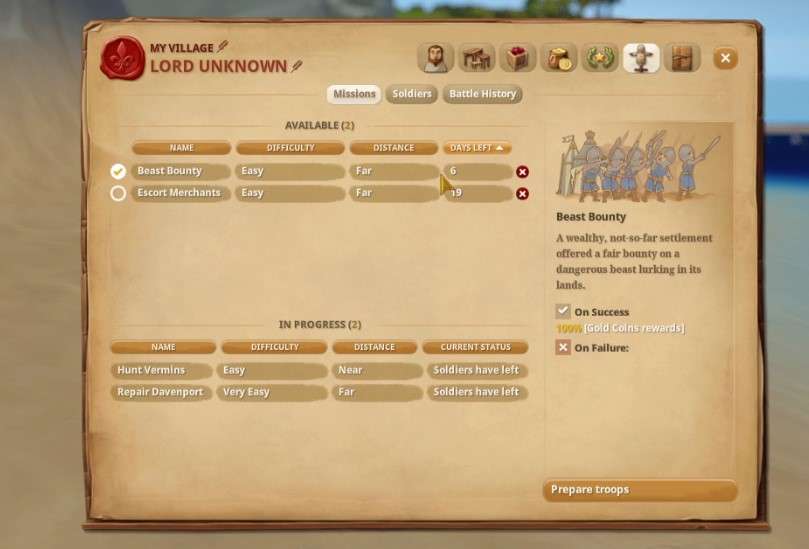Open the laurel wreath star panel
This screenshot has width=809, height=549.
tap(599, 58)
